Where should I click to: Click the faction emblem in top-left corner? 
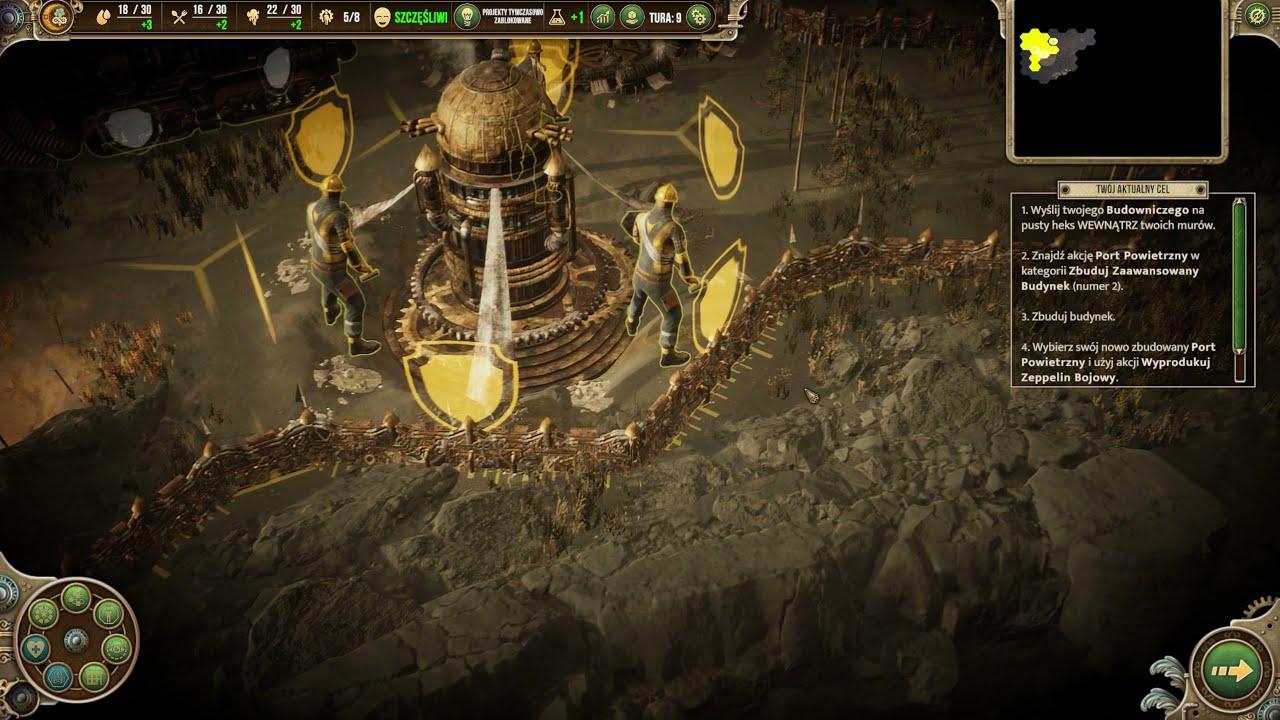(55, 17)
